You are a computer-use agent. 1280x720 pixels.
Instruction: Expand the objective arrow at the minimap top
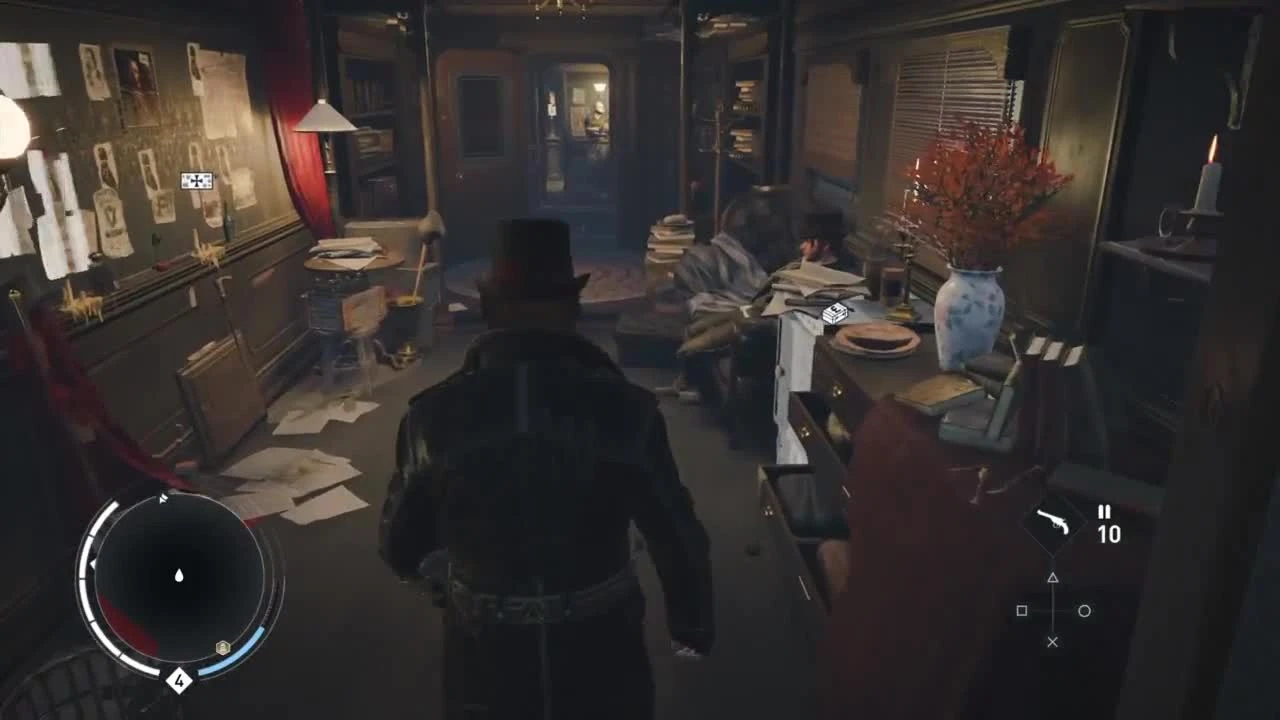[x=162, y=497]
